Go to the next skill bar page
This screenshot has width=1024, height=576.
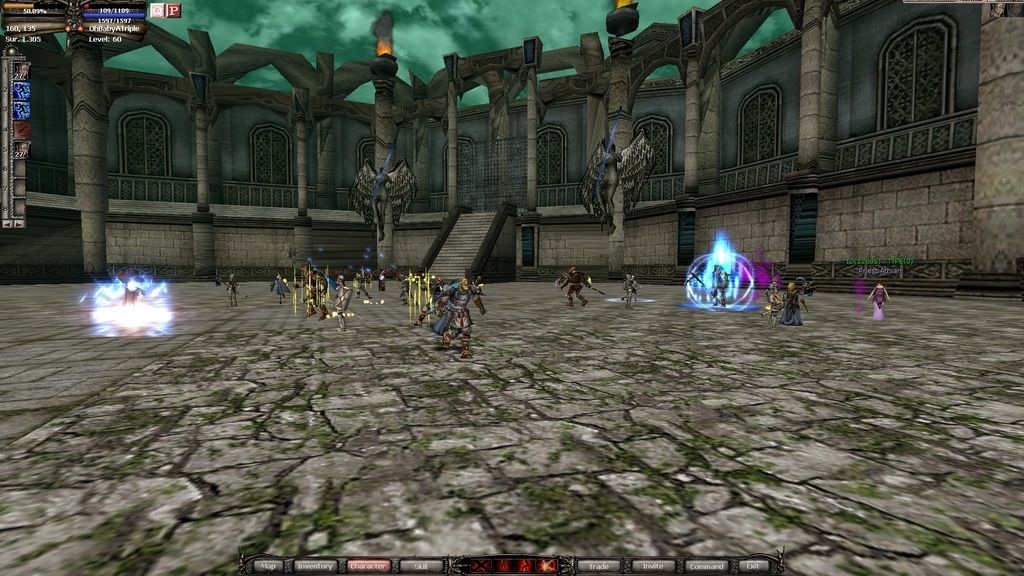(19, 223)
